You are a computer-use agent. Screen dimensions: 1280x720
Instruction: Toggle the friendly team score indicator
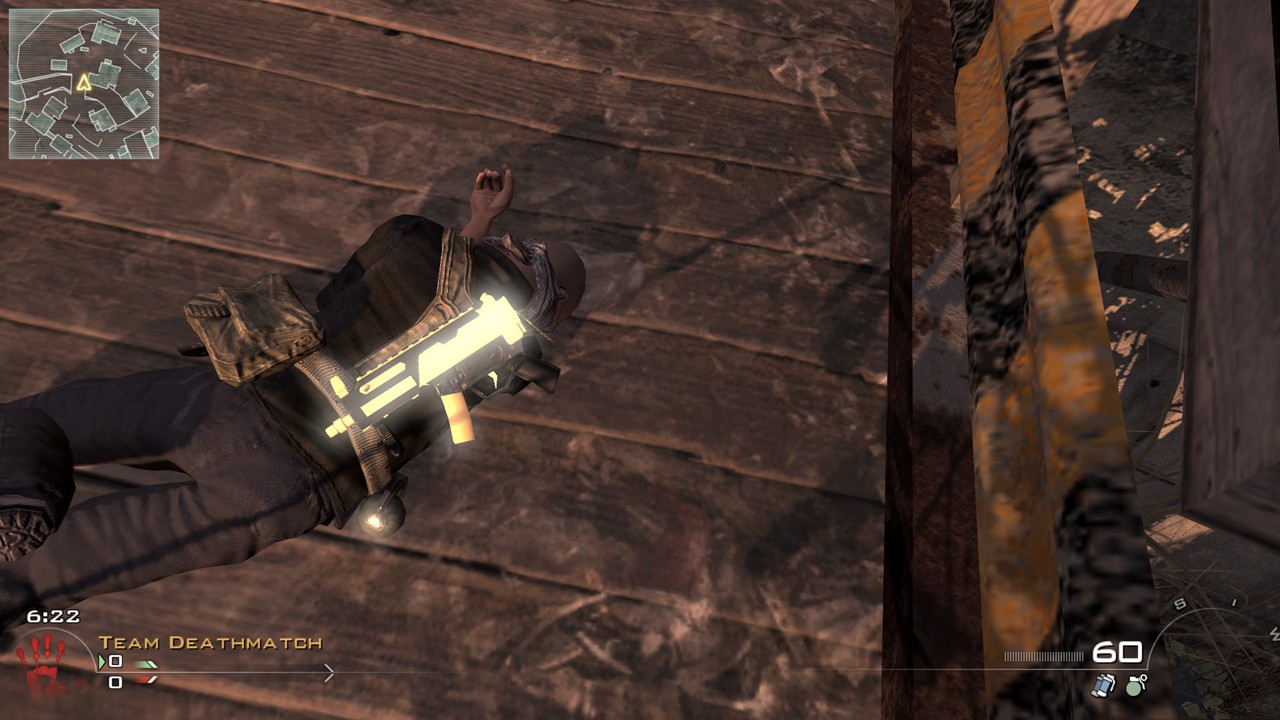(x=115, y=661)
